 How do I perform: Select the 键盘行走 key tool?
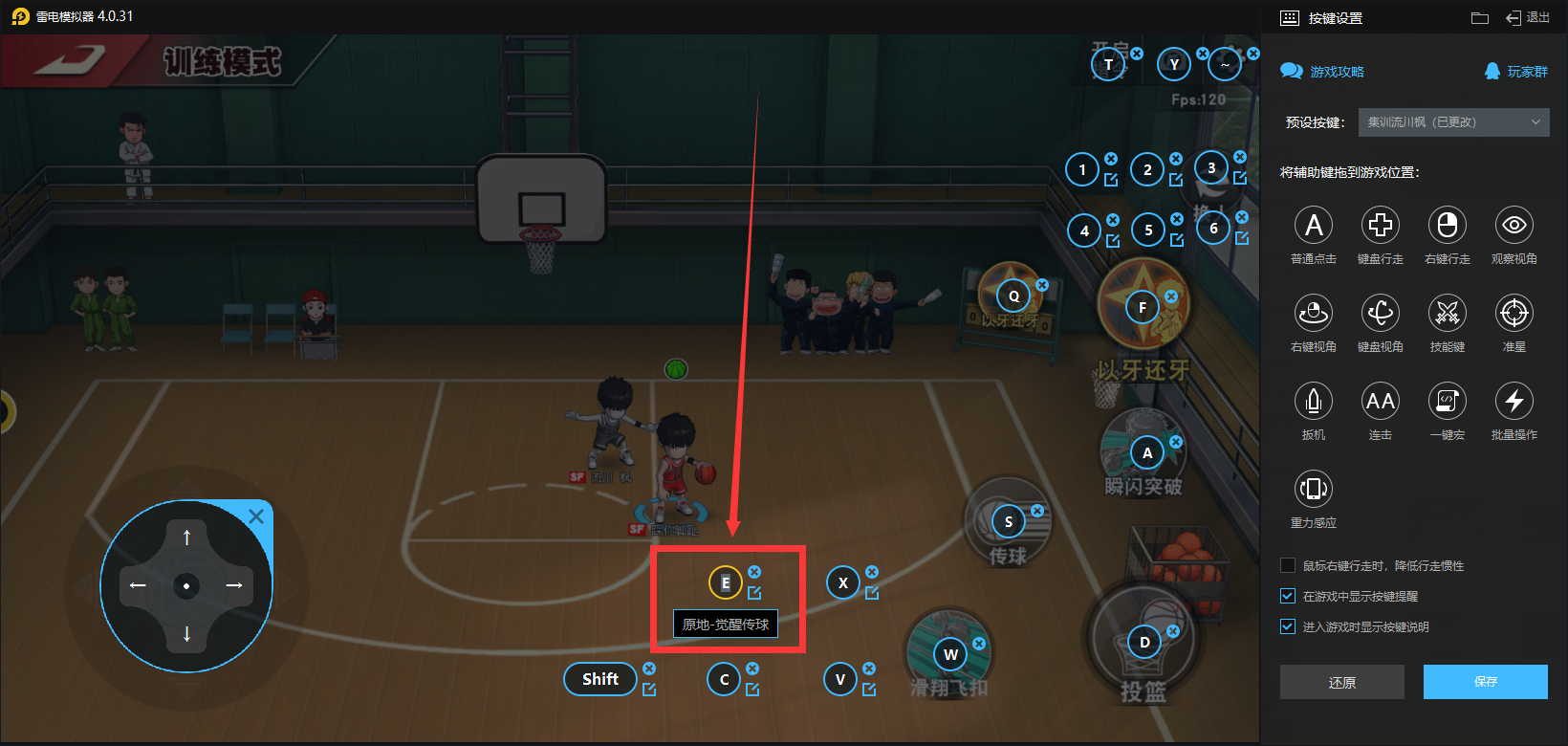pos(1381,226)
